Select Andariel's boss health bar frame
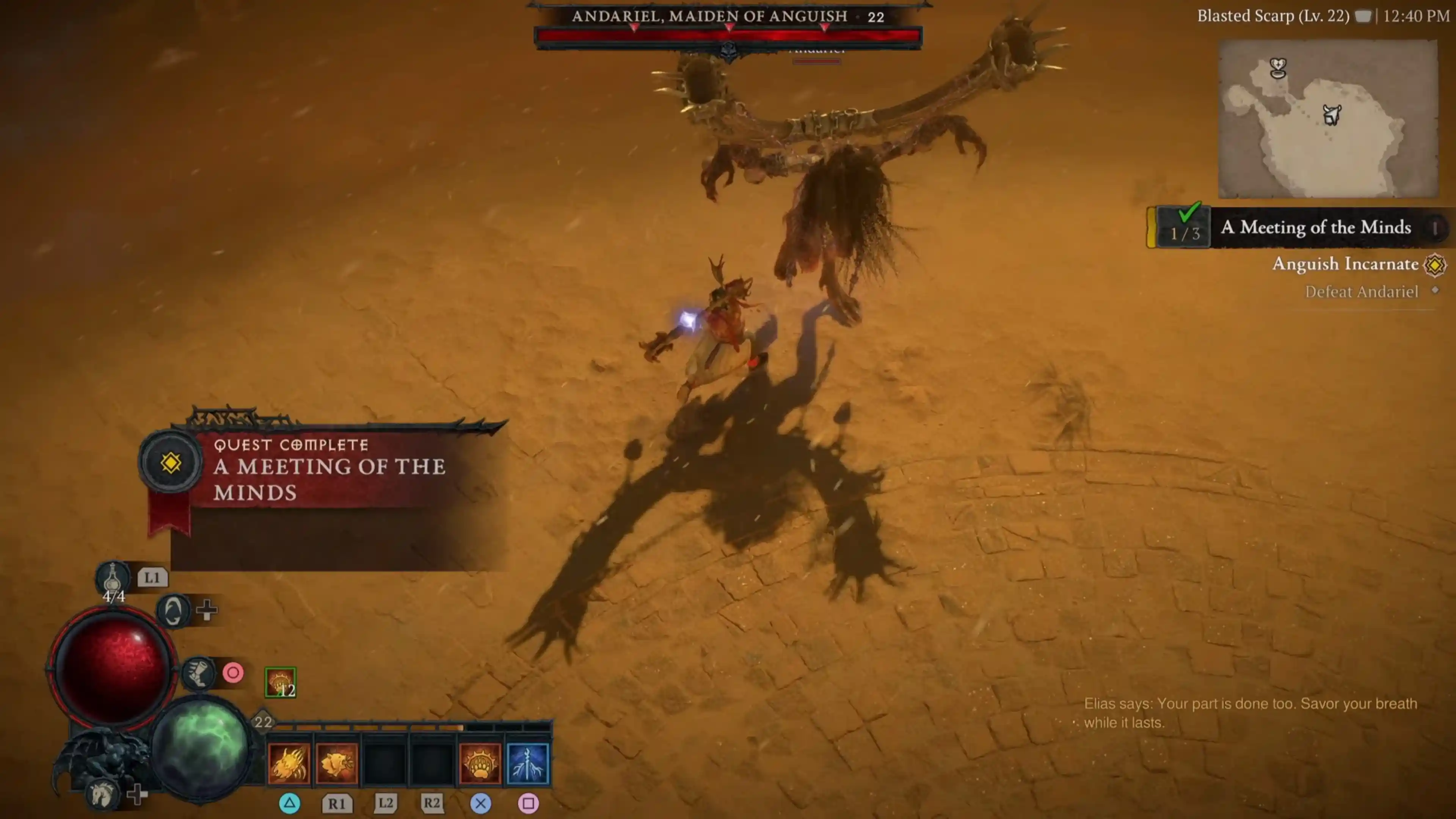Screen dimensions: 1456x819 click(x=728, y=36)
